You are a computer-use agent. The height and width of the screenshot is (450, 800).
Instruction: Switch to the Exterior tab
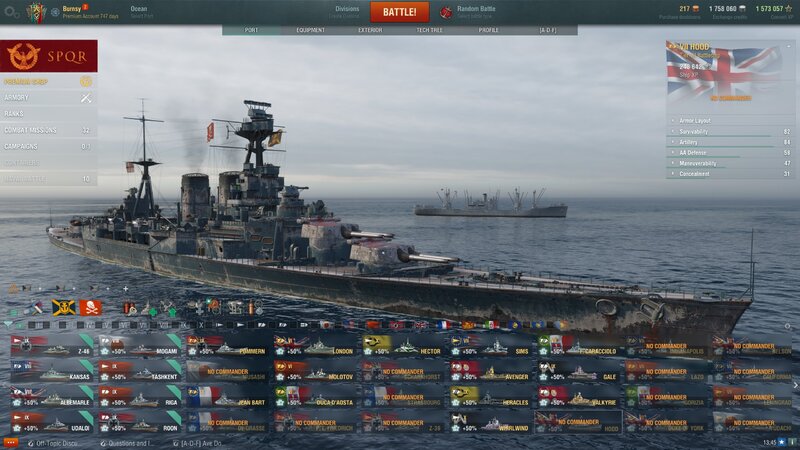pos(370,30)
